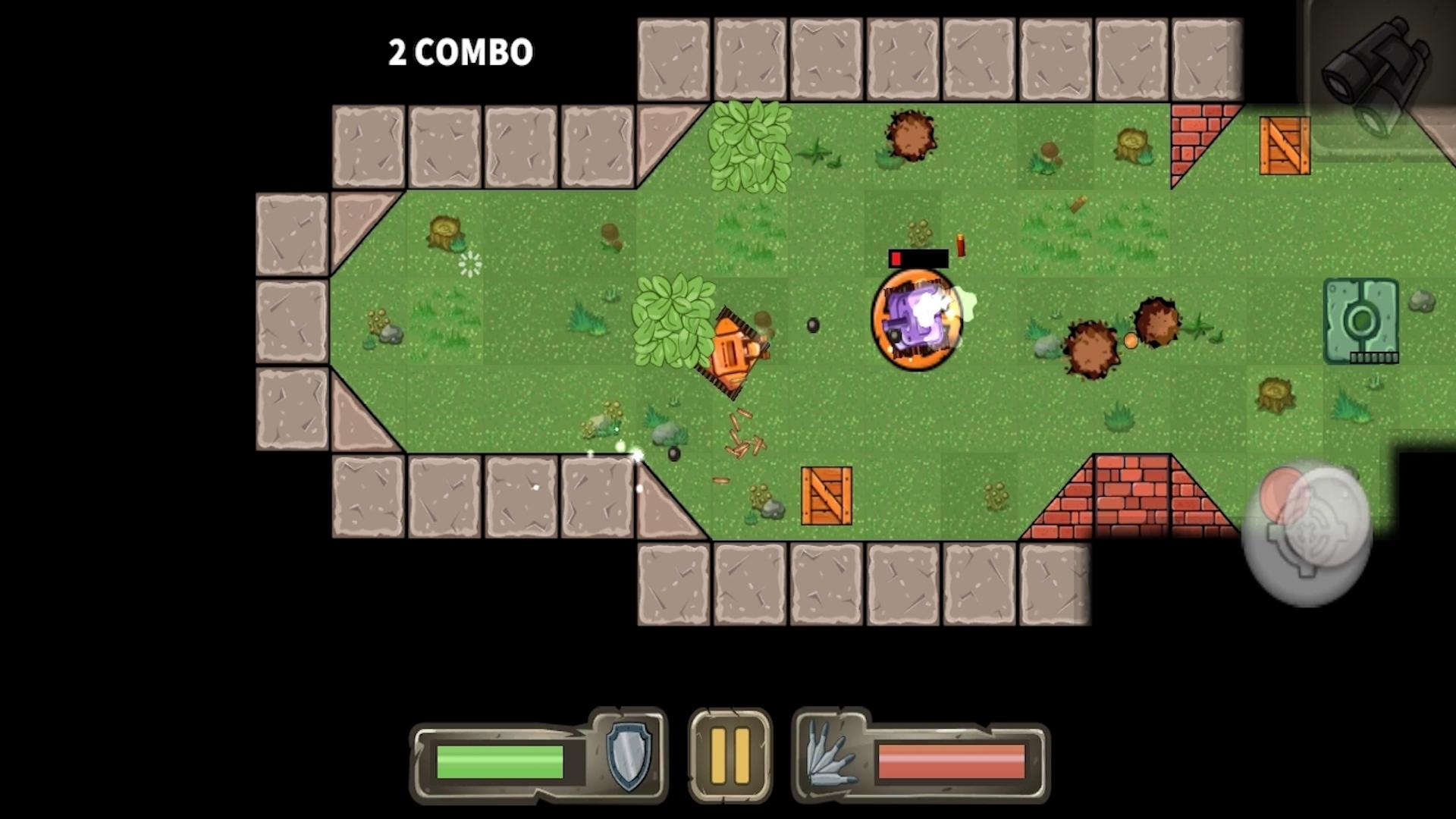Open the large bush in the map center
Viewport: 1456px width, 819px height.
pyautogui.click(x=675, y=318)
